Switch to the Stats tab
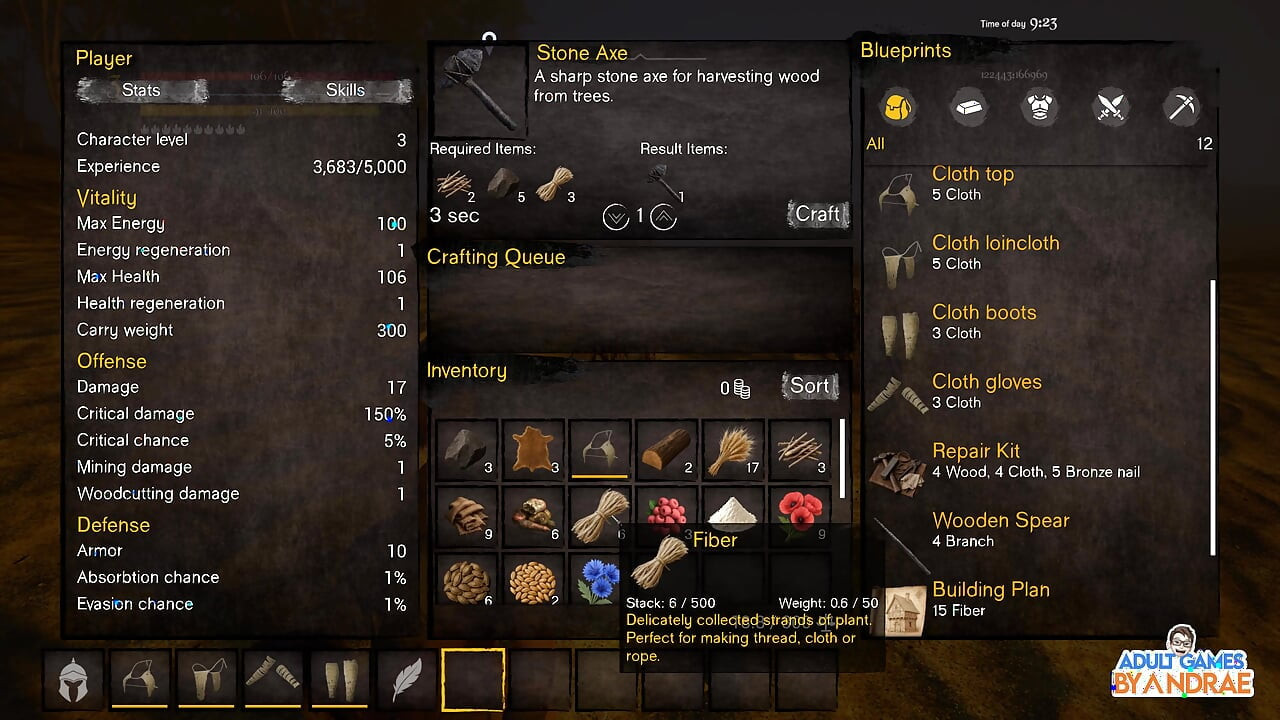Image resolution: width=1280 pixels, height=720 pixels. (142, 91)
